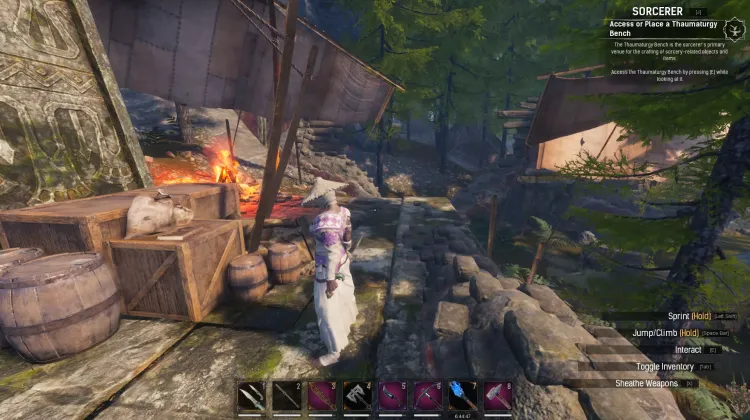Select the curved blade in hotbar slot 5

pos(392,396)
